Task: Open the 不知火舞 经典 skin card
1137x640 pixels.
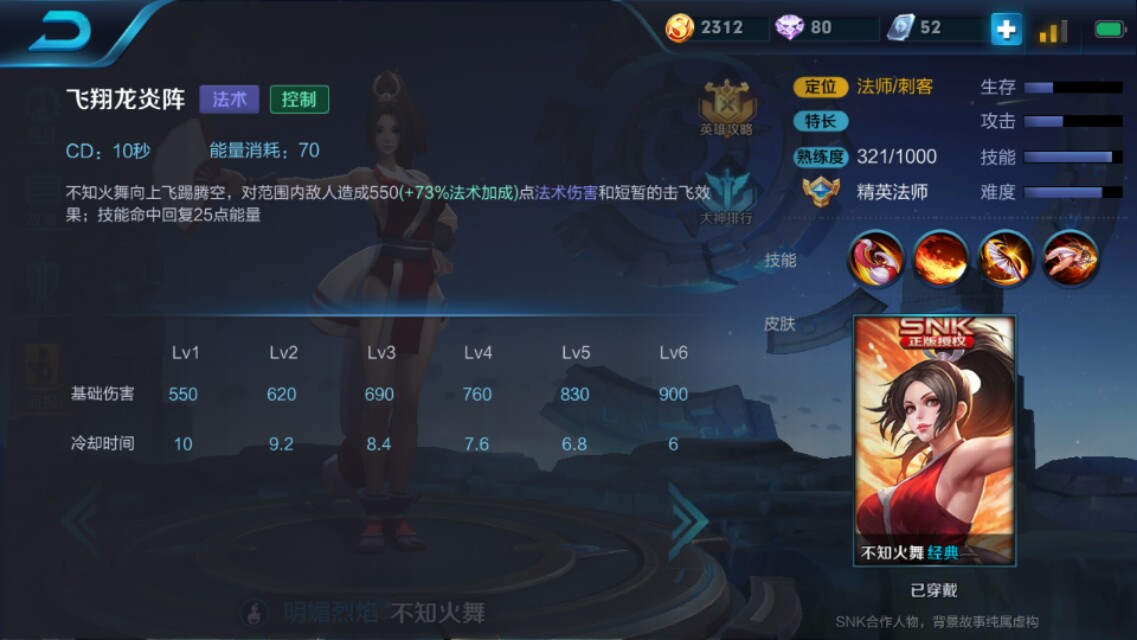Action: (934, 441)
